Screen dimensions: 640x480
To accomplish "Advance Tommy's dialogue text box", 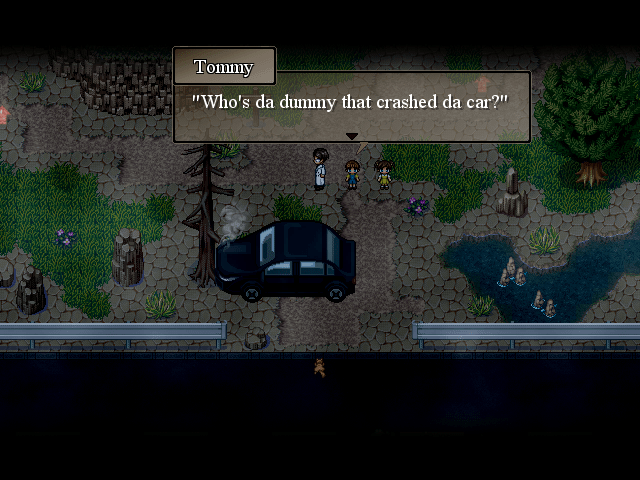I will pos(351,104).
